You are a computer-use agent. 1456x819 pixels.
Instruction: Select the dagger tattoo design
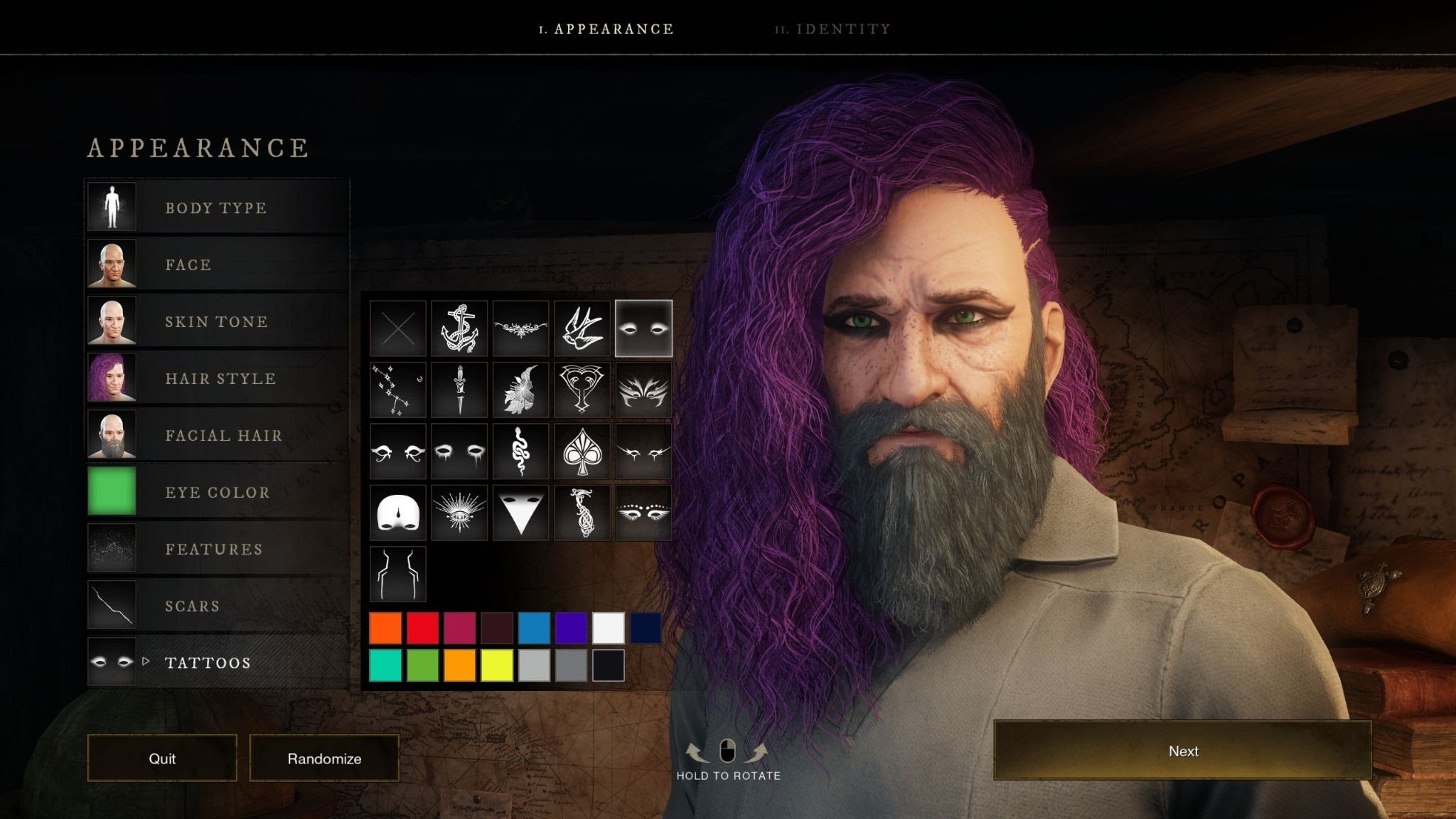459,390
